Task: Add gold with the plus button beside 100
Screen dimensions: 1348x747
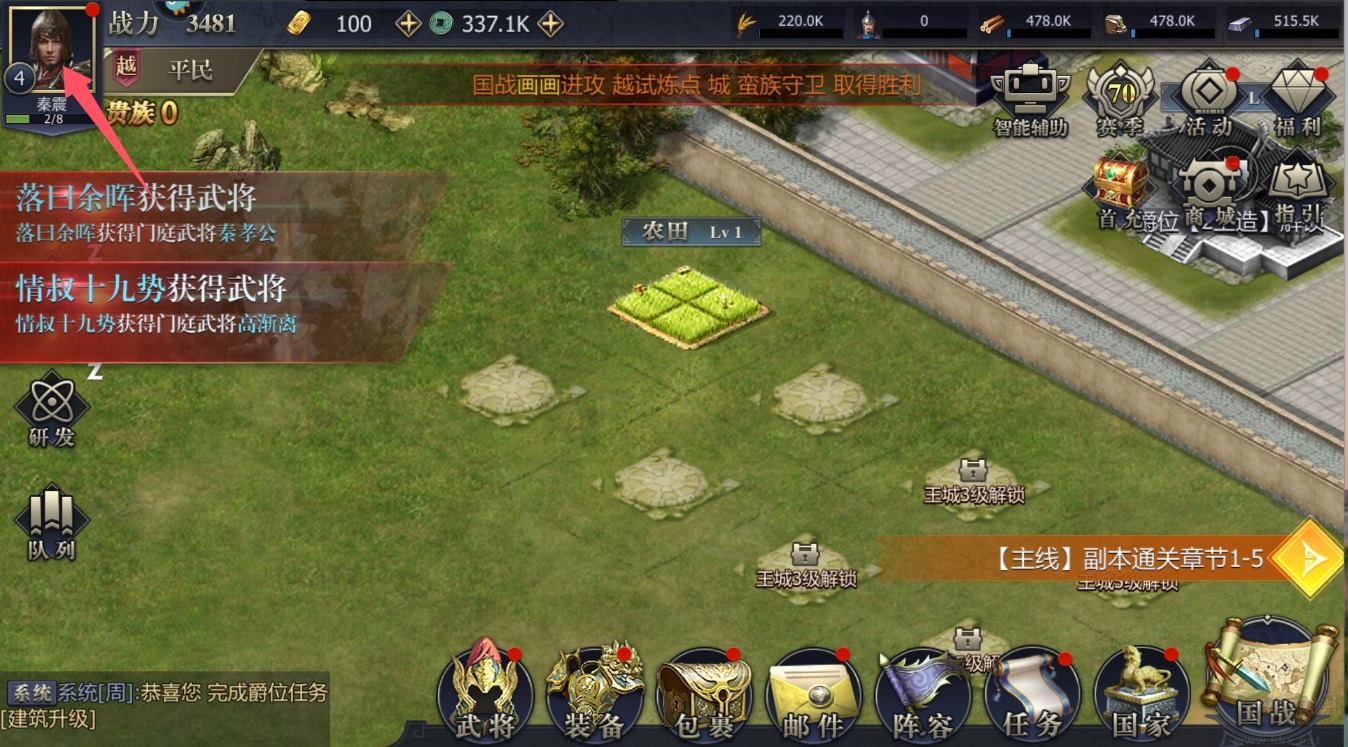Action: click(408, 24)
